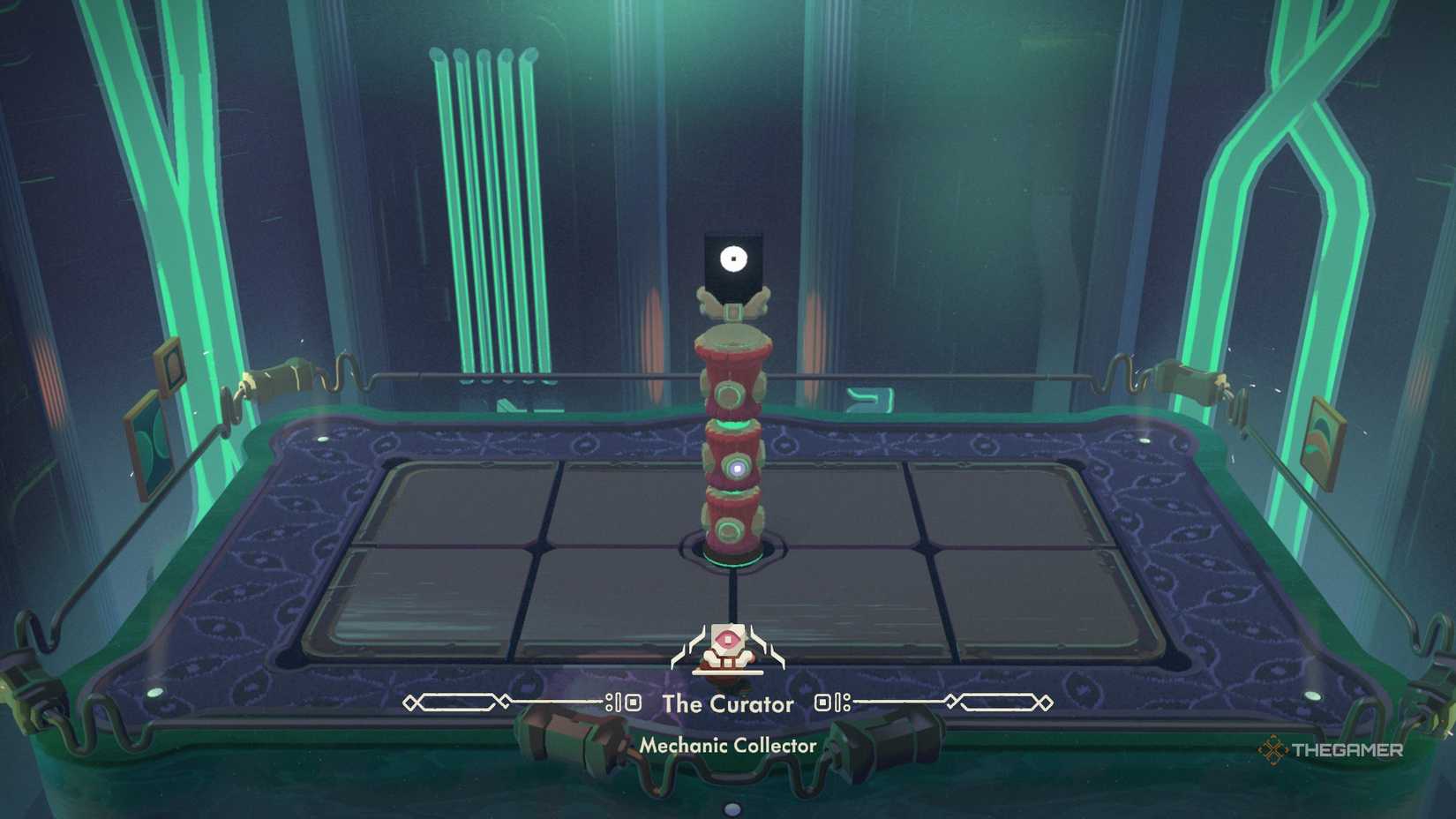Screen dimensions: 1456x819
Task: Select the green eye disc on the totem's top segment
Action: [728, 395]
